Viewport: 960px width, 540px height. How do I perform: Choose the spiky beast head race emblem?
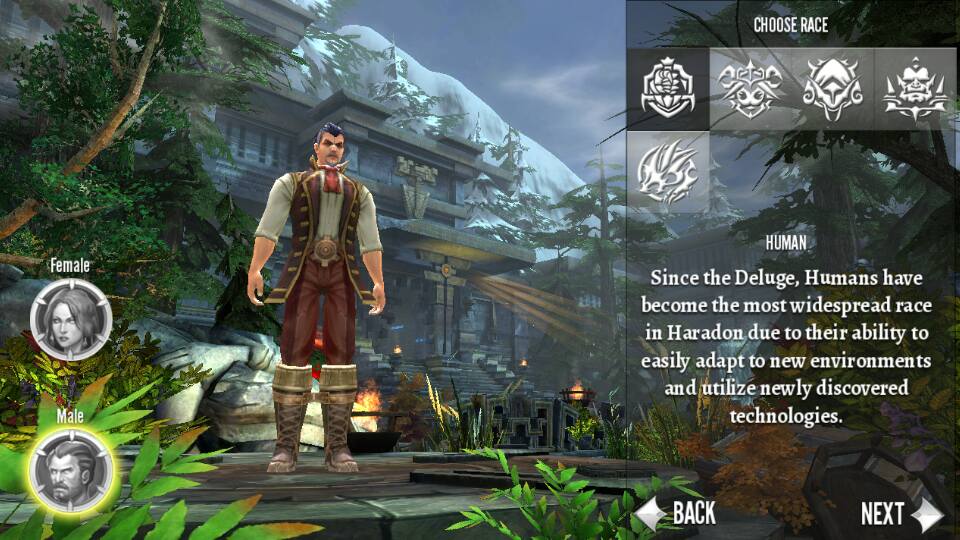(x=669, y=168)
